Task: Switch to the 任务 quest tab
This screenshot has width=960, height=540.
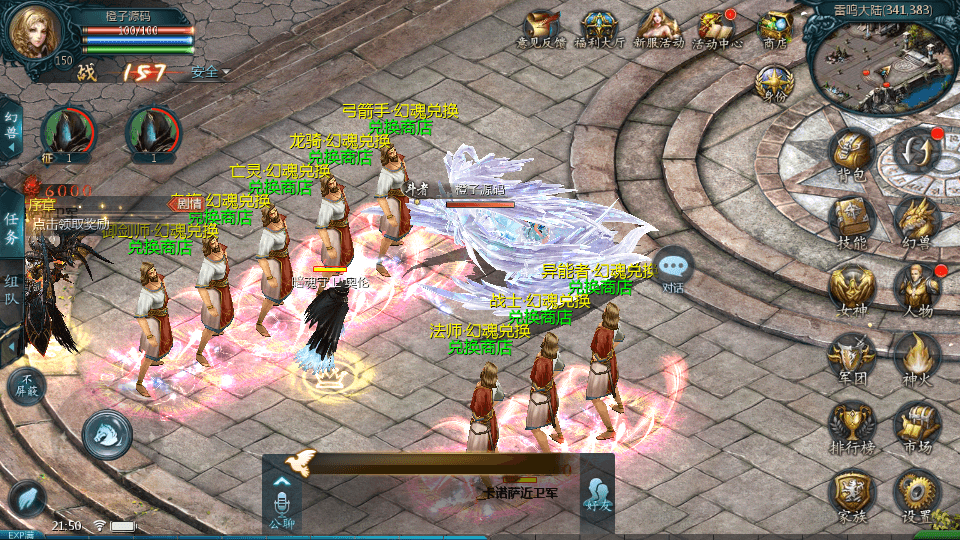Action: tap(11, 228)
